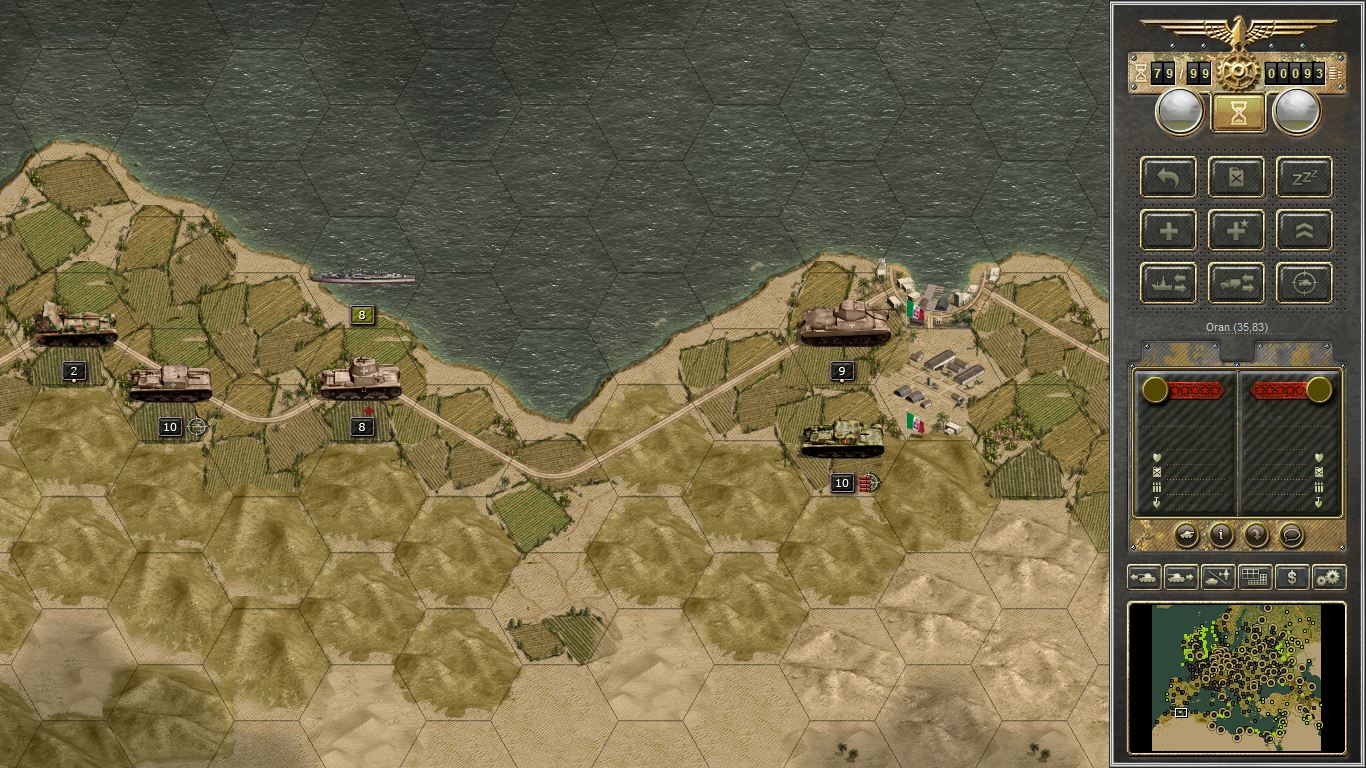This screenshot has width=1366, height=768.
Task: Open the message log speech bubble
Action: click(x=1291, y=535)
